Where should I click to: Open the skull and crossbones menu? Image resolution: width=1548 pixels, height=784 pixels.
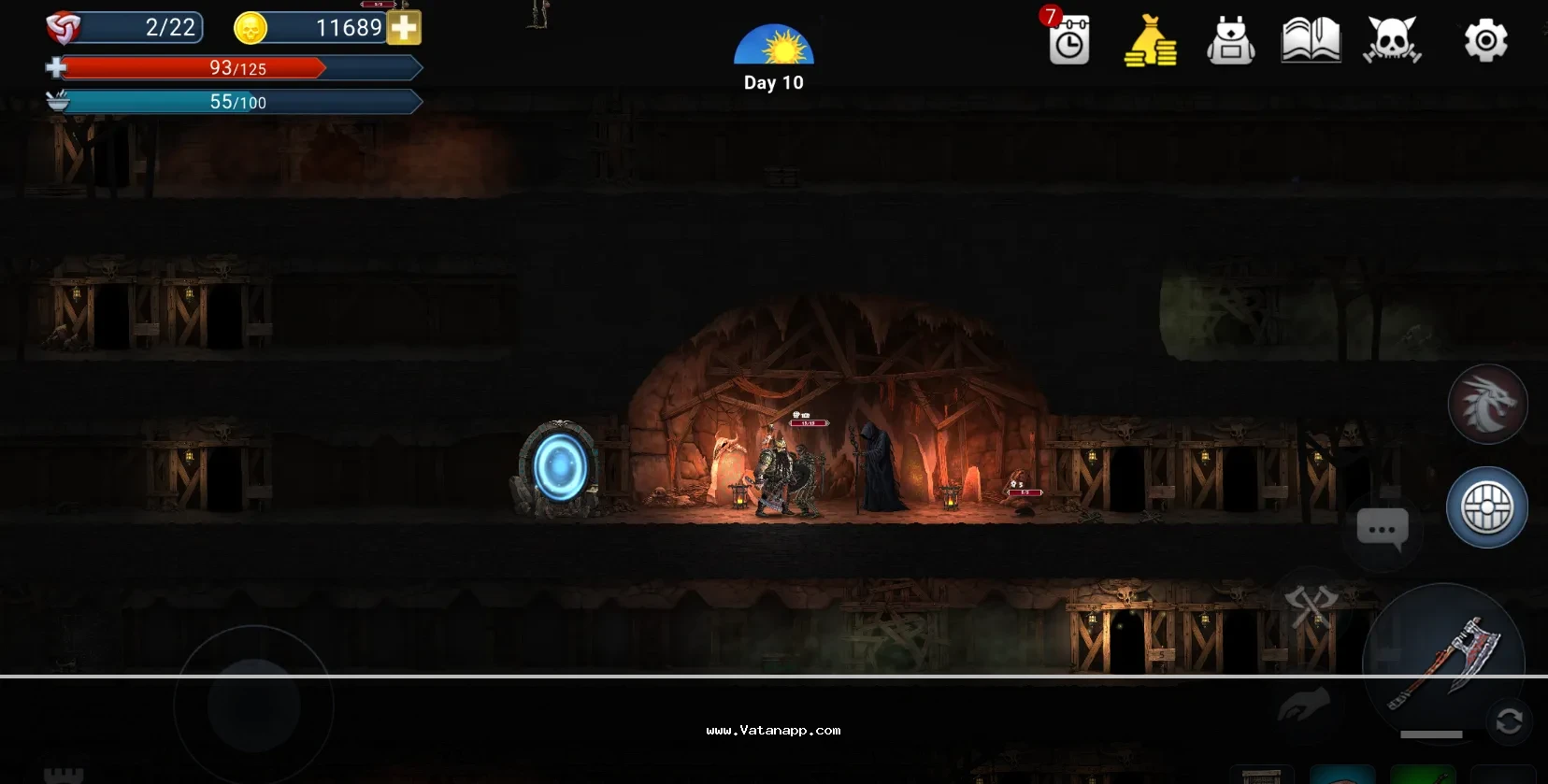pos(1392,41)
